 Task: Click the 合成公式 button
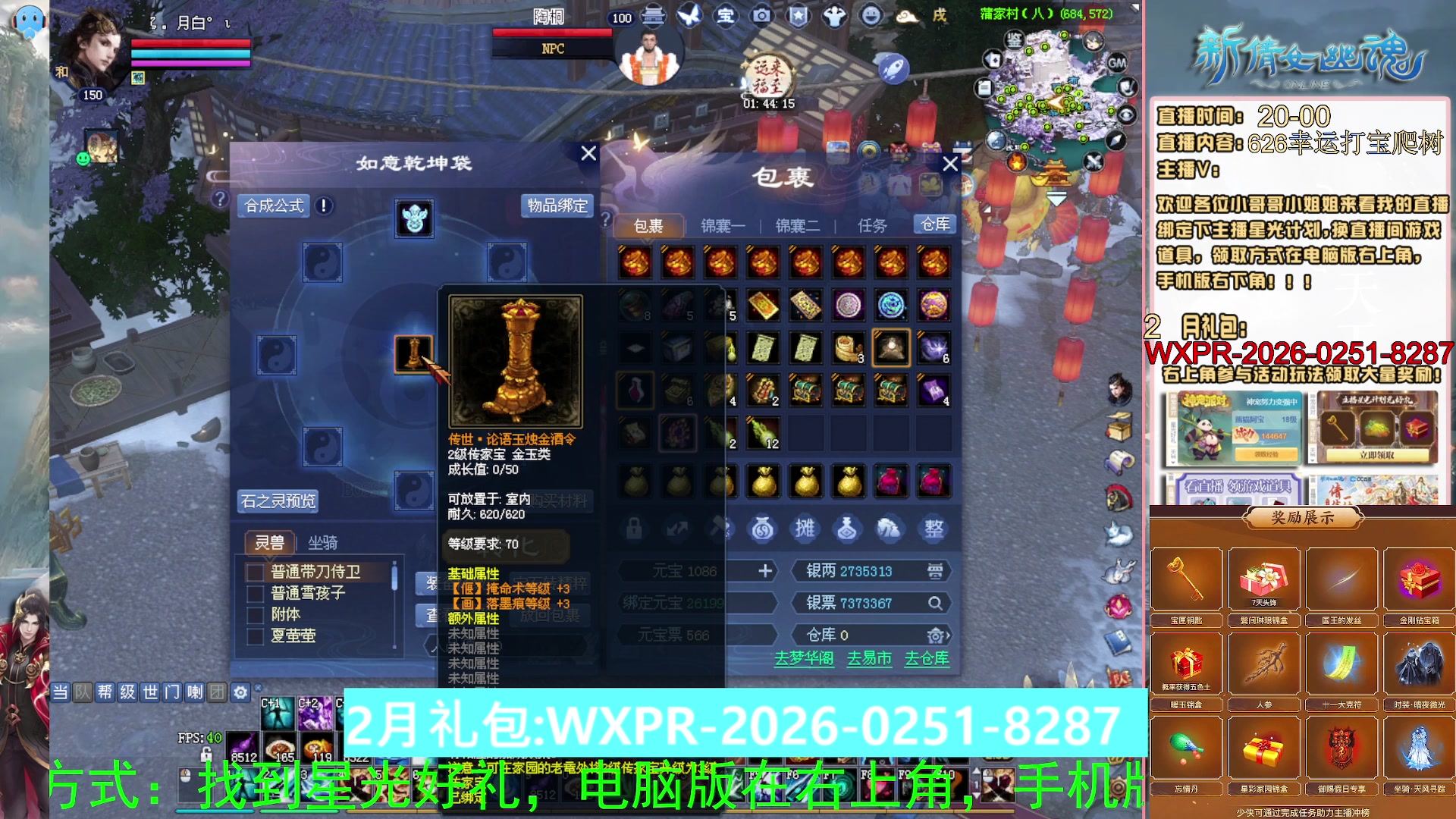pyautogui.click(x=273, y=206)
